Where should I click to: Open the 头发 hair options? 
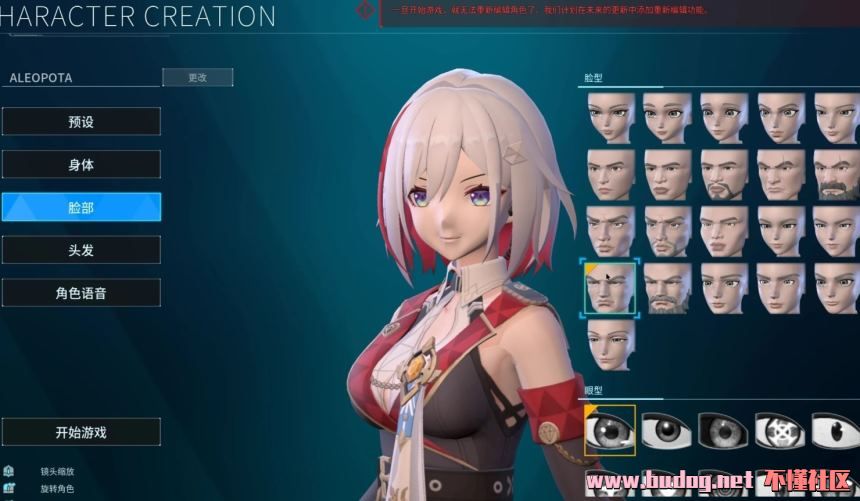(81, 250)
